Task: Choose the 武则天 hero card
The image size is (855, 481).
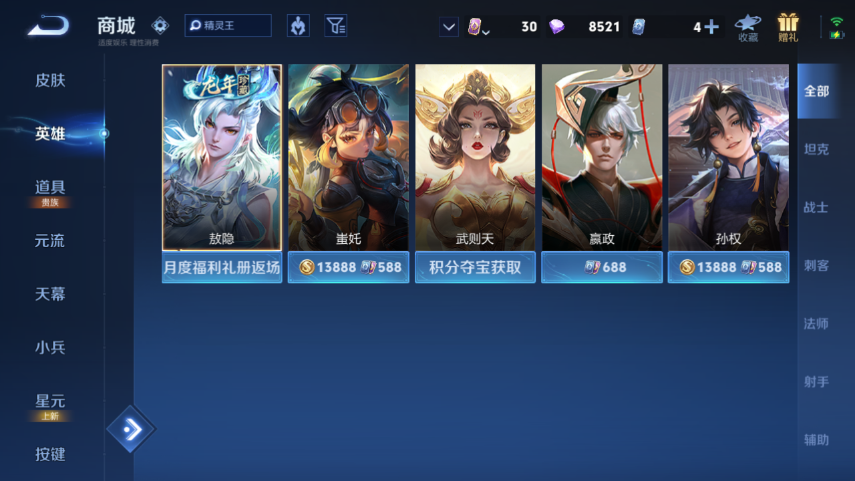Action: [x=475, y=158]
